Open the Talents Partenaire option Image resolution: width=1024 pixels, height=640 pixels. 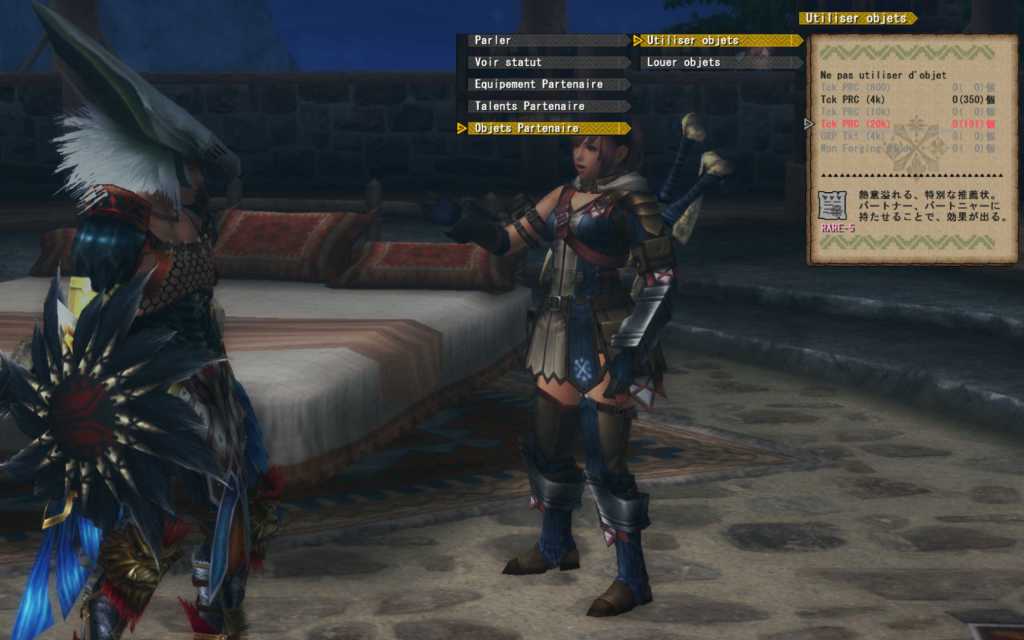pyautogui.click(x=547, y=106)
